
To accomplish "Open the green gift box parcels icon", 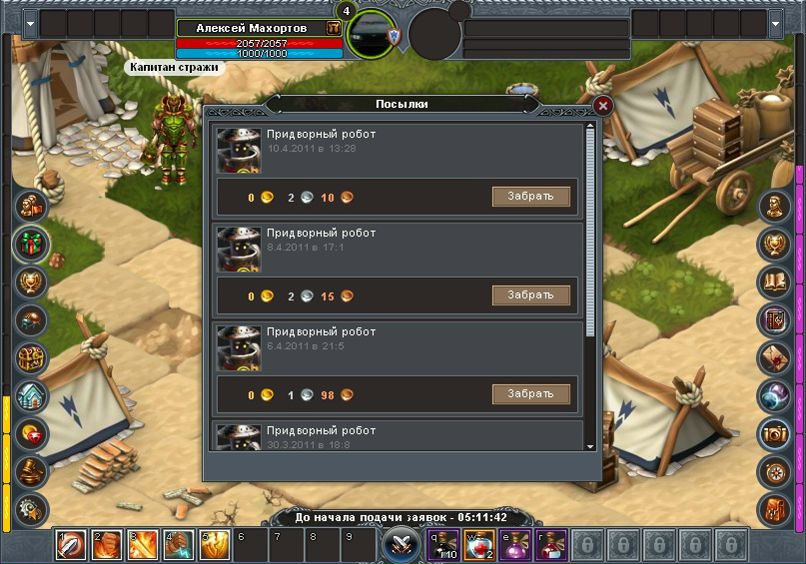I will (x=31, y=243).
